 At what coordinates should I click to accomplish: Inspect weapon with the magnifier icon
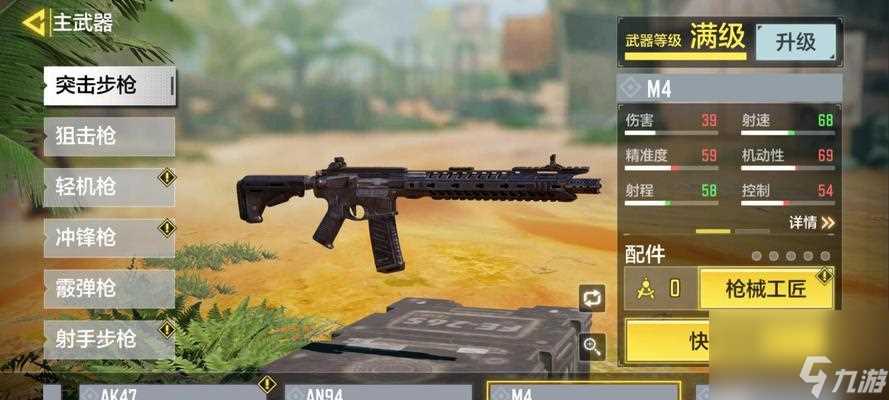pos(592,346)
